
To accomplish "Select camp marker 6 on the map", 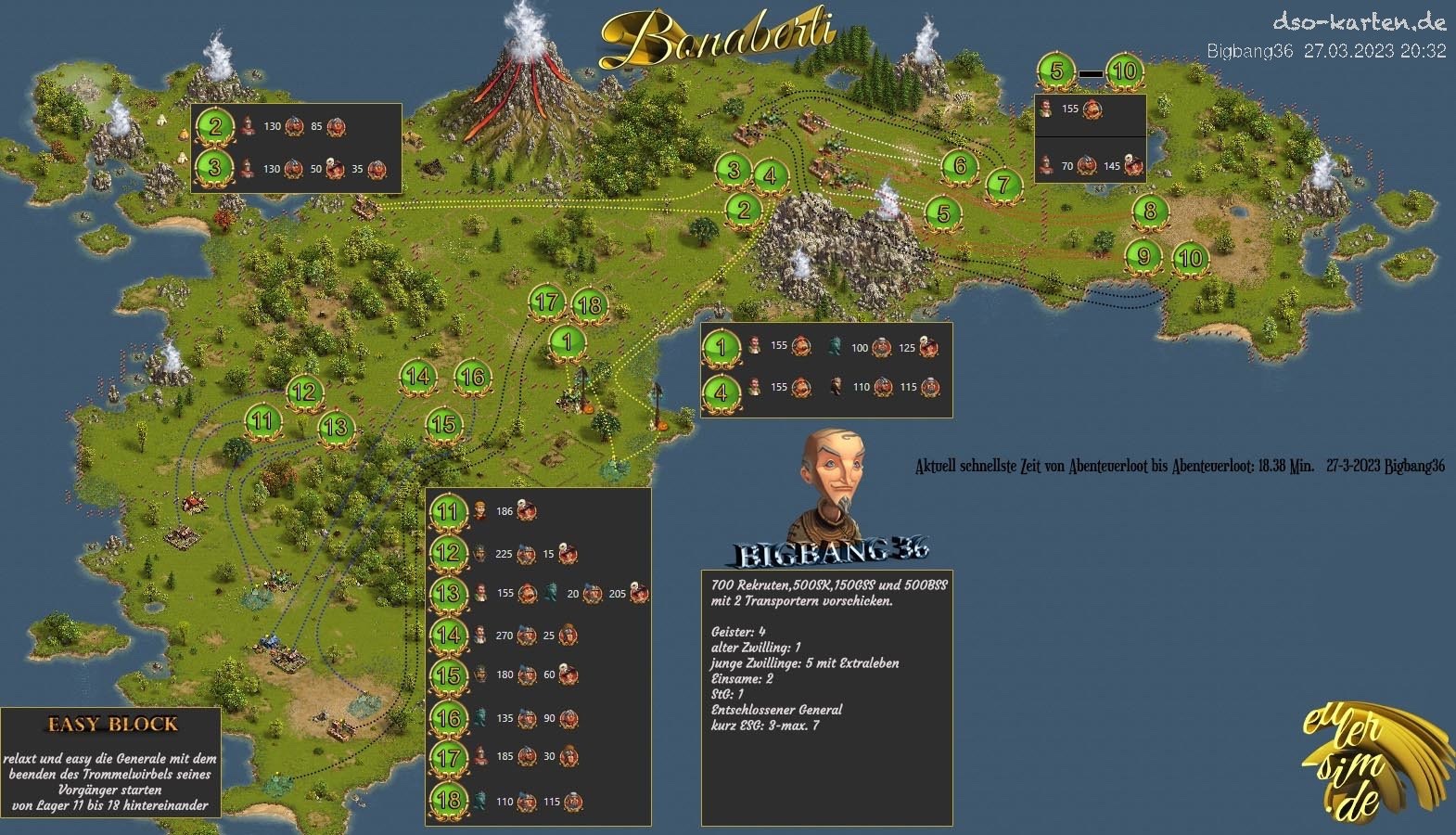I will pos(960,167).
